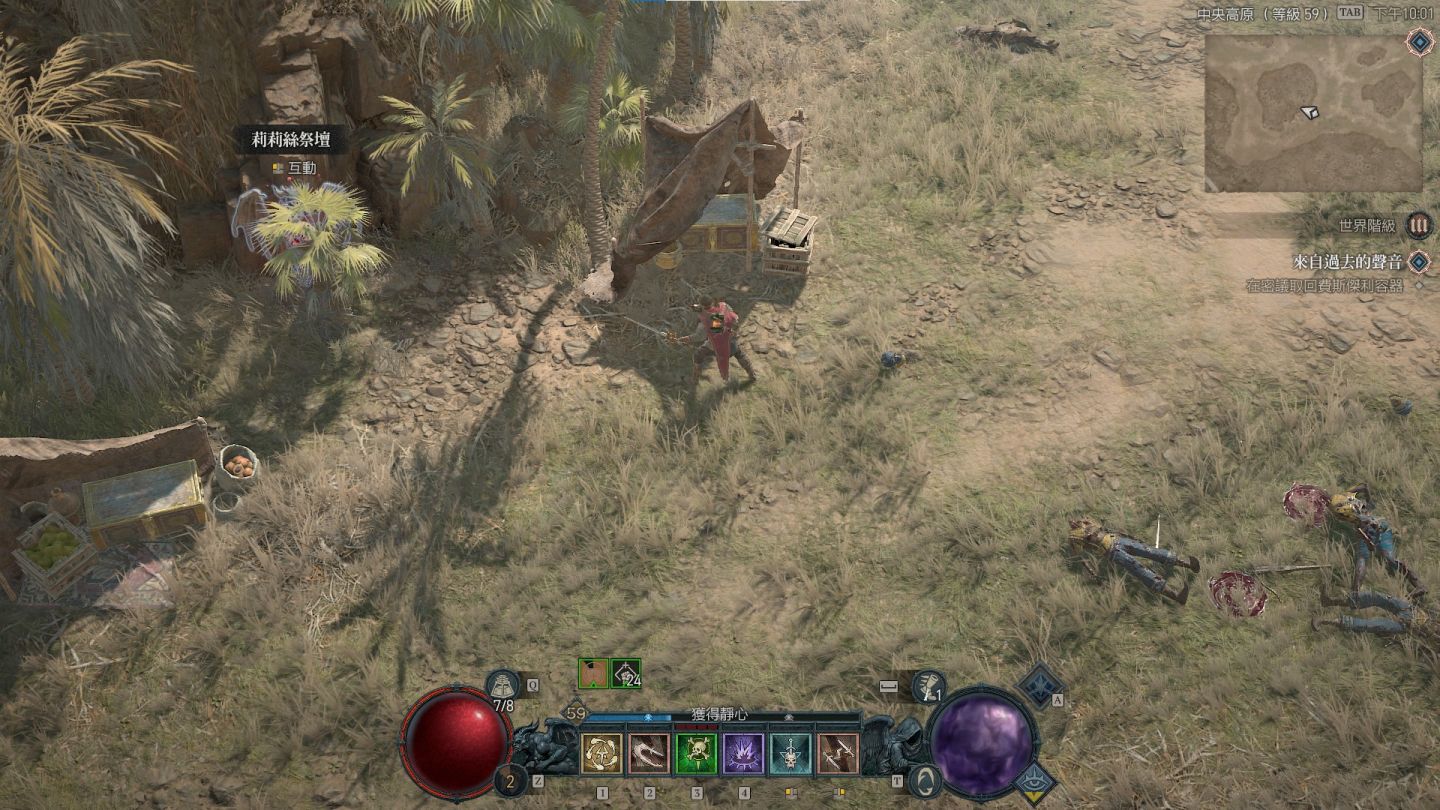Use the twin swords skill slot
1440x810 pixels.
point(838,753)
